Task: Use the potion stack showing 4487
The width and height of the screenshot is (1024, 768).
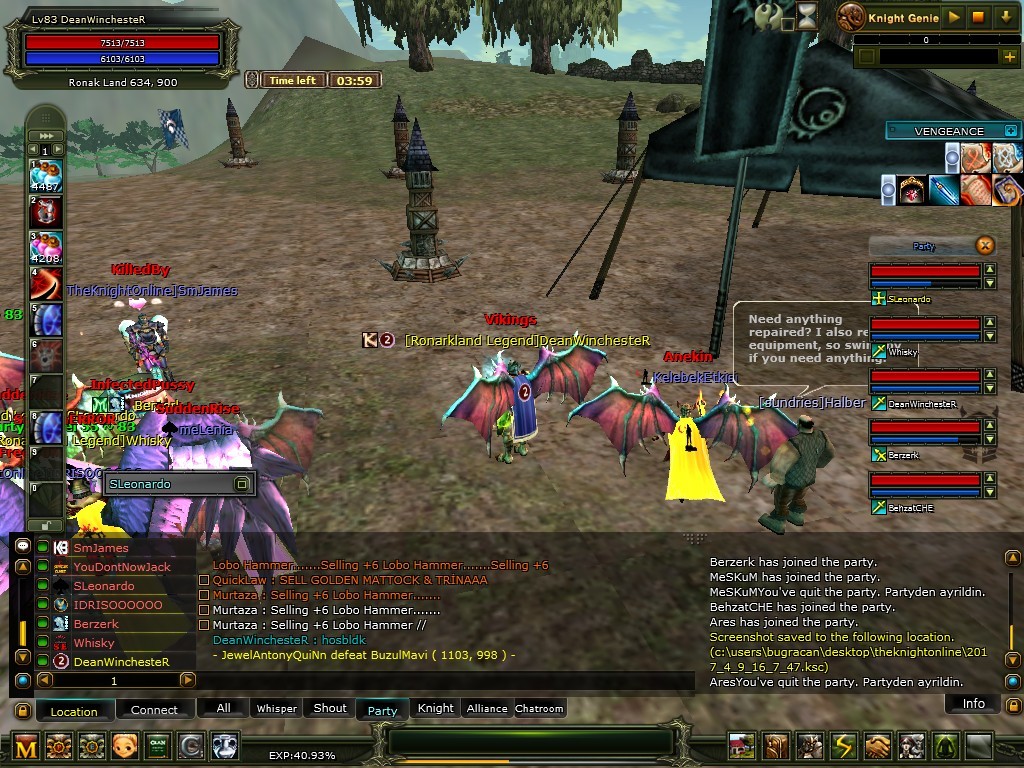Action: pos(46,175)
